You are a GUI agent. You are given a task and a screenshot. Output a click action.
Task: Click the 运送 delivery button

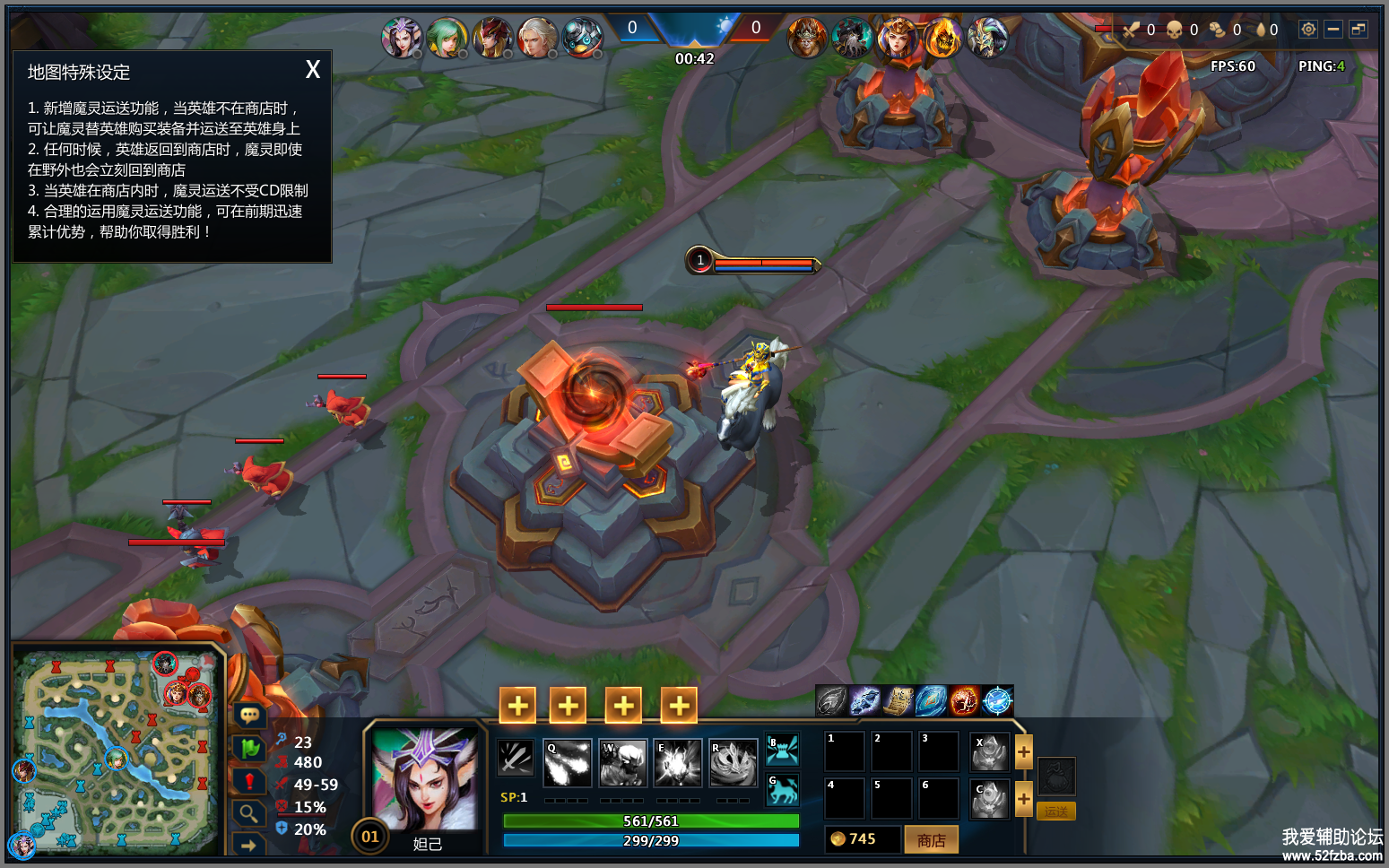(x=1055, y=812)
